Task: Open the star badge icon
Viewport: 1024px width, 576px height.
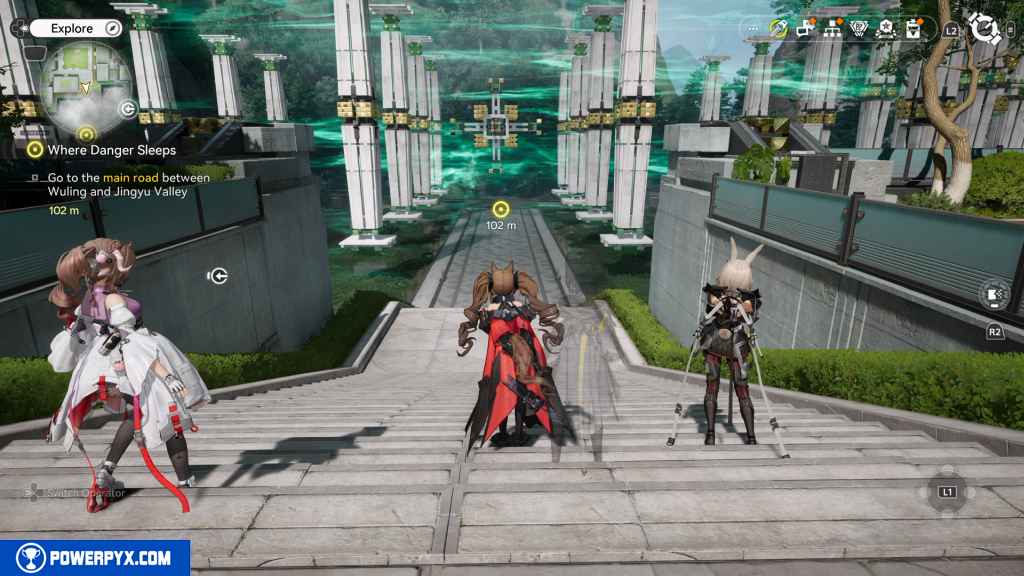Action: click(885, 29)
